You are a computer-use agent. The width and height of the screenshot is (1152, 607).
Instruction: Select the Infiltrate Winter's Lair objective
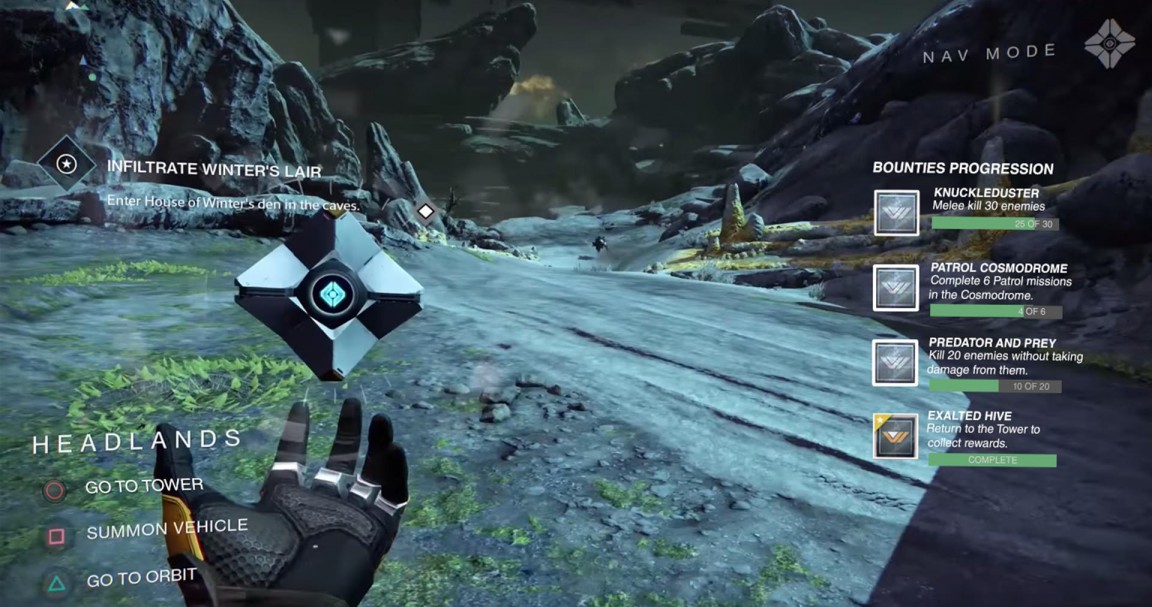214,171
